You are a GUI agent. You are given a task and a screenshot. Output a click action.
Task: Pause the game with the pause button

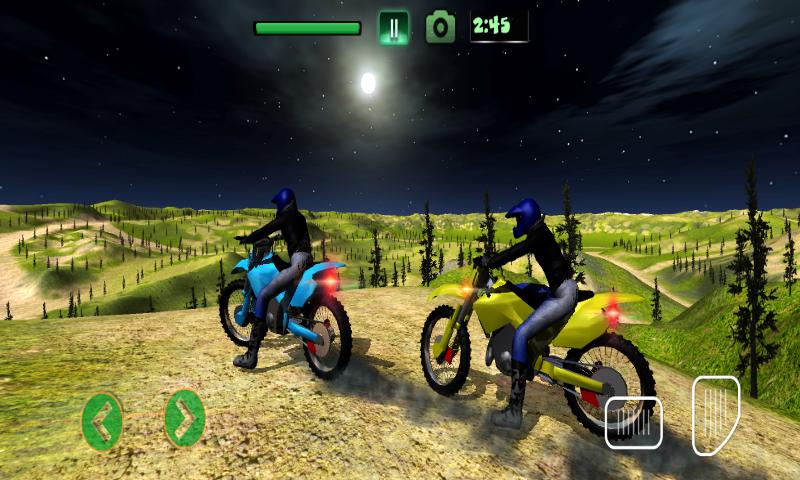pyautogui.click(x=394, y=27)
